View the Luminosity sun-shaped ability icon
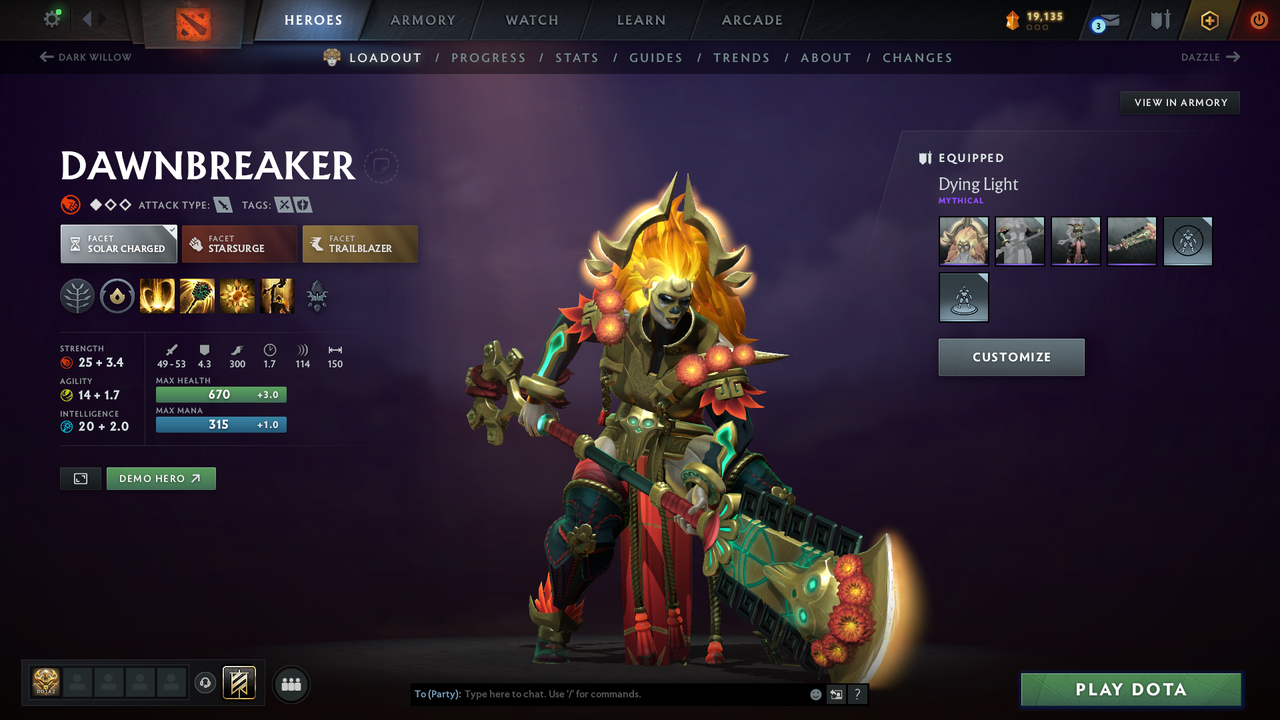 click(x=237, y=295)
